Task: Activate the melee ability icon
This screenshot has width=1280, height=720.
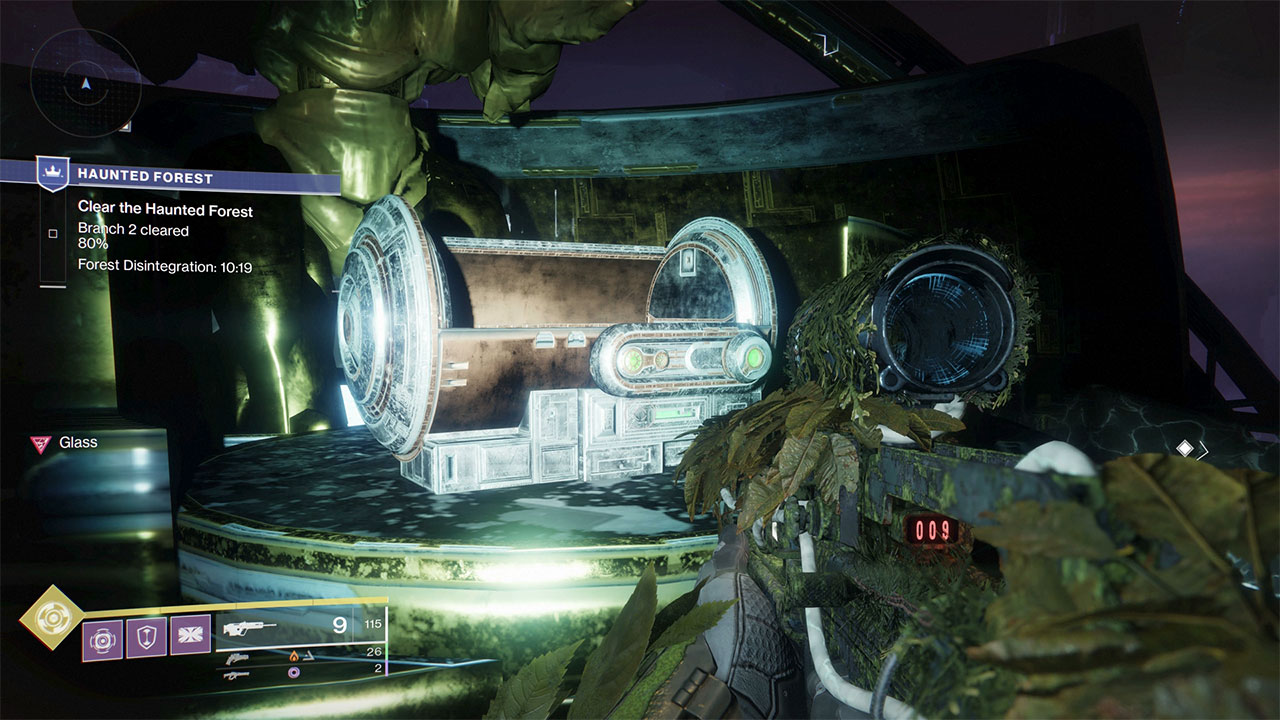Action: coord(190,636)
